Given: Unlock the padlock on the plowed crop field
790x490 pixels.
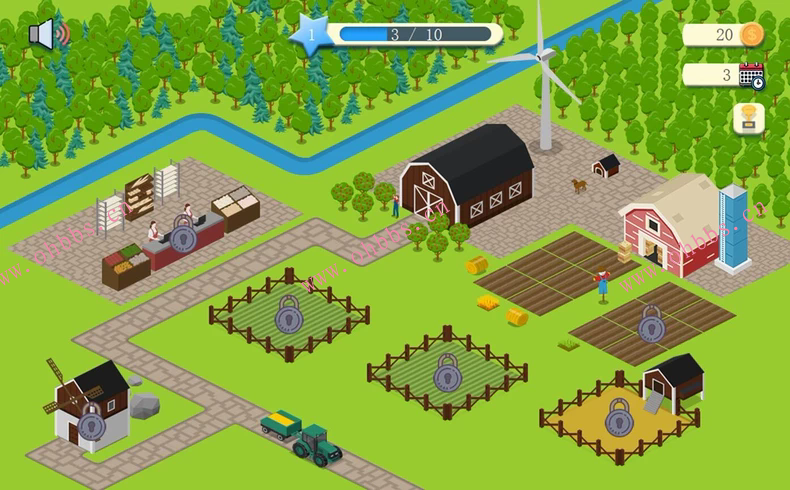Looking at the screenshot, I should (651, 324).
